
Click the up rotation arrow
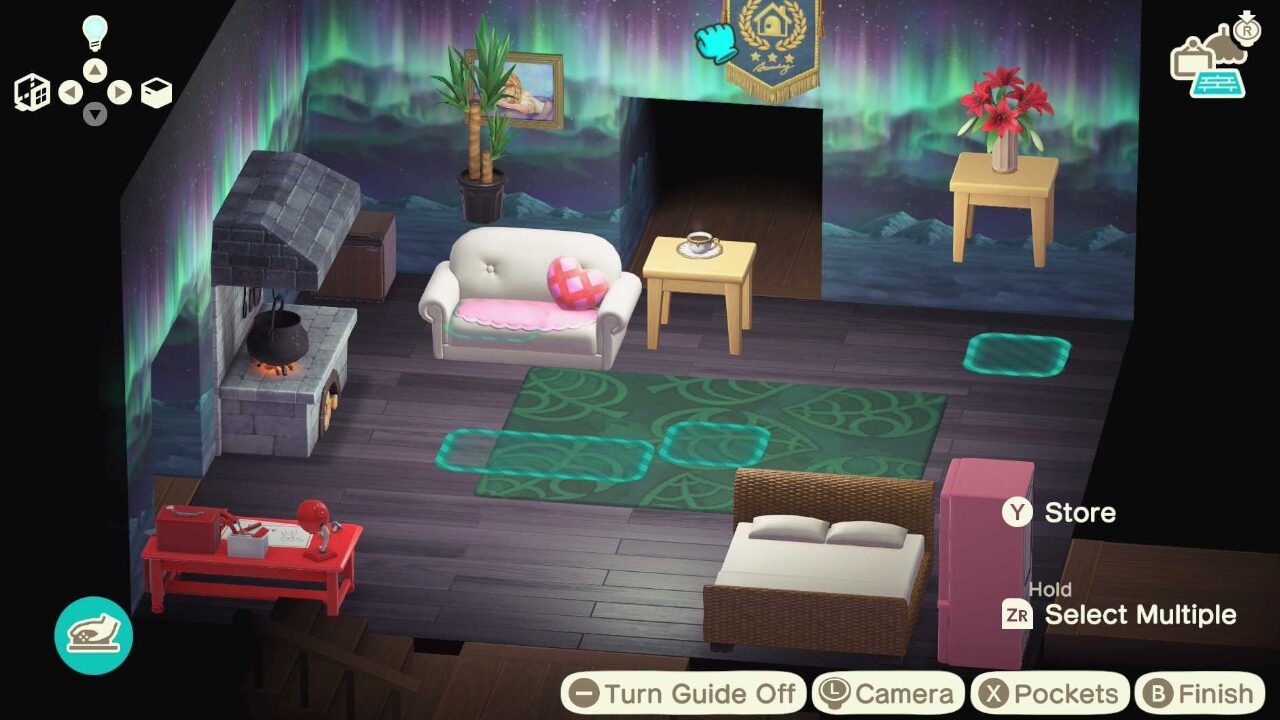(94, 69)
